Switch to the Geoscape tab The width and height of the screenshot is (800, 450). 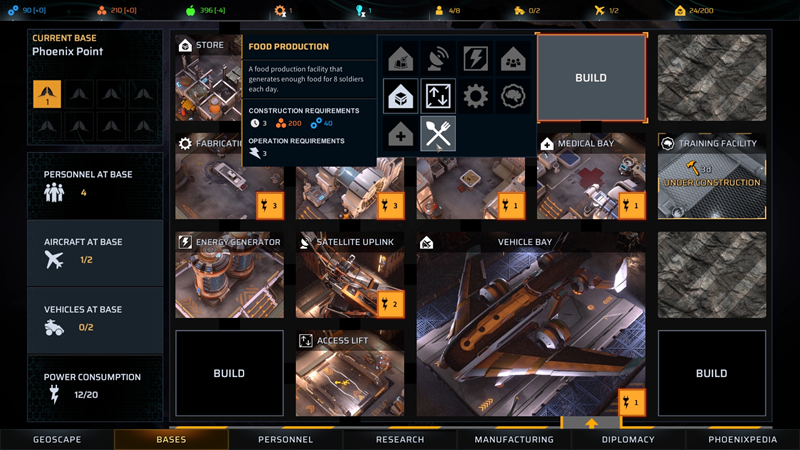[57, 439]
